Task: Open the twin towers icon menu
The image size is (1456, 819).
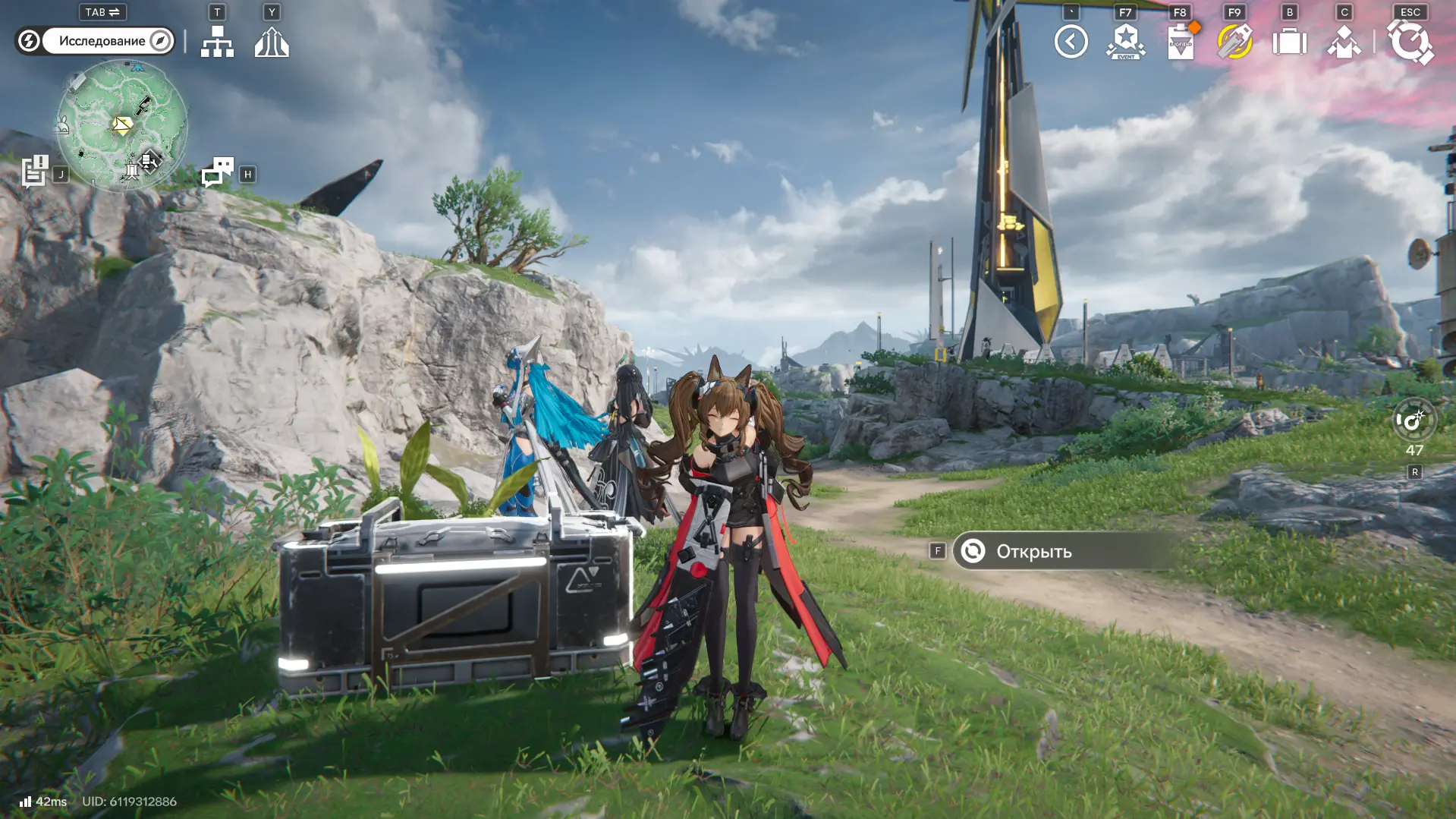Action: (x=272, y=42)
